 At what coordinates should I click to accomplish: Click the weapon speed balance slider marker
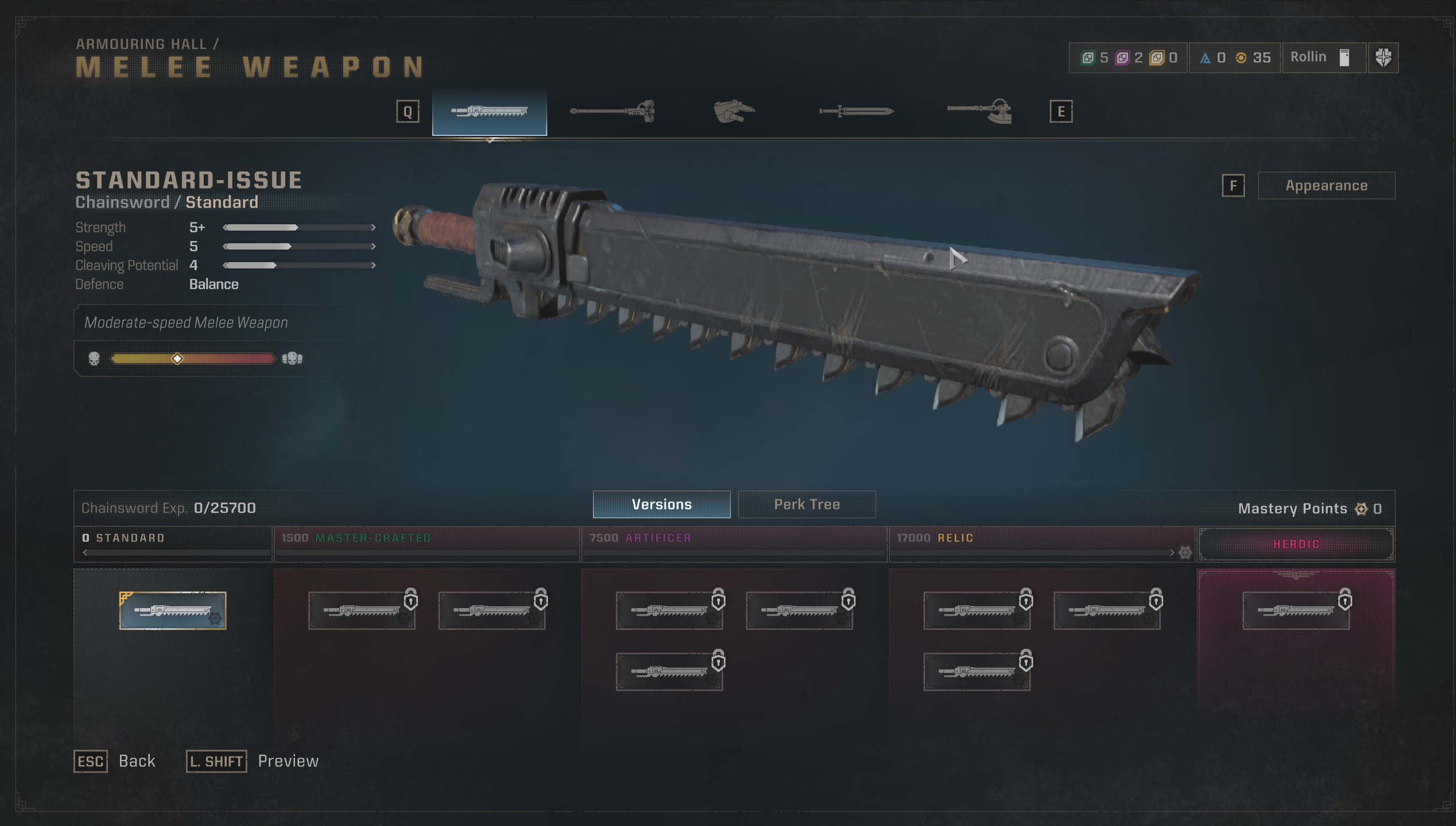coord(178,359)
